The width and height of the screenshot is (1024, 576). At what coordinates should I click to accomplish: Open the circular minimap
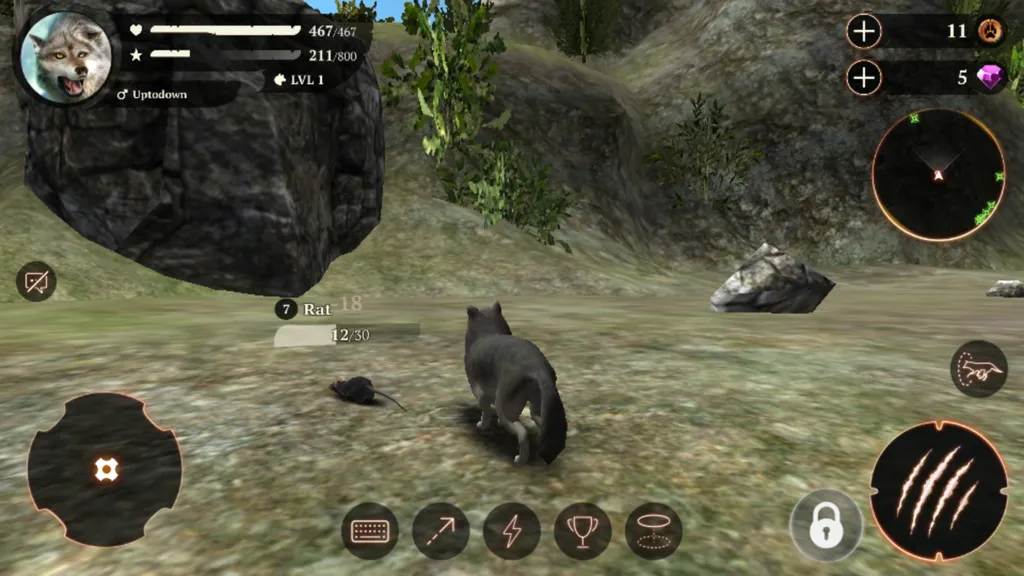(938, 175)
